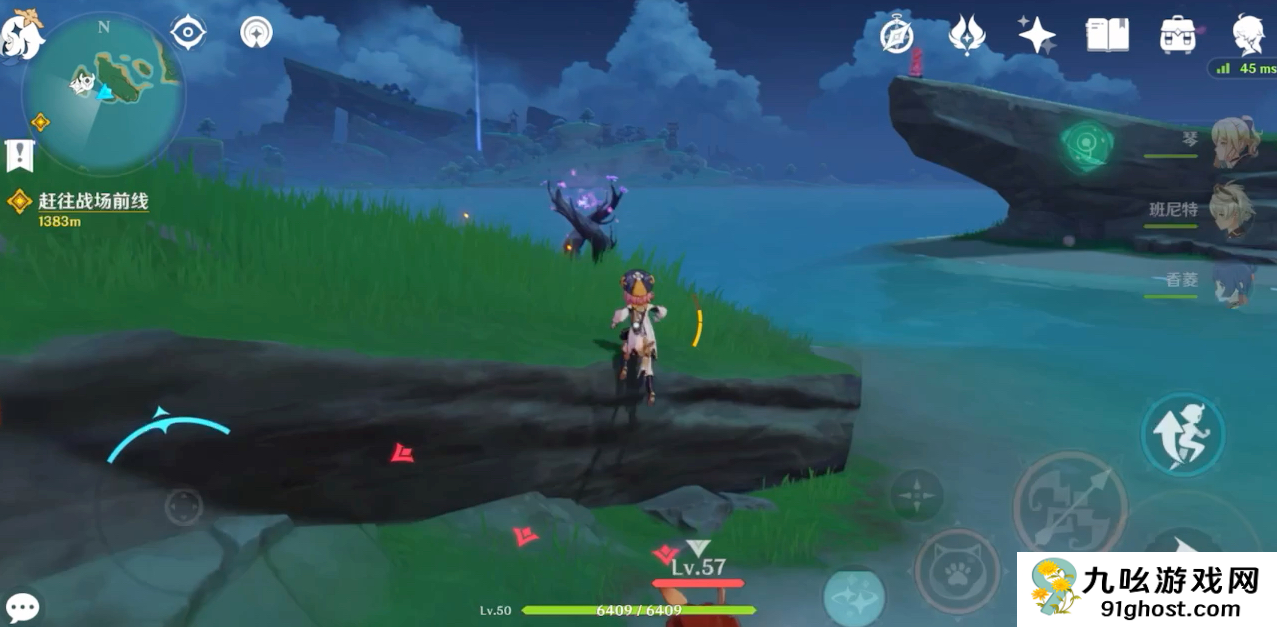This screenshot has width=1277, height=627.
Task: Open the chat speech bubble
Action: point(22,607)
